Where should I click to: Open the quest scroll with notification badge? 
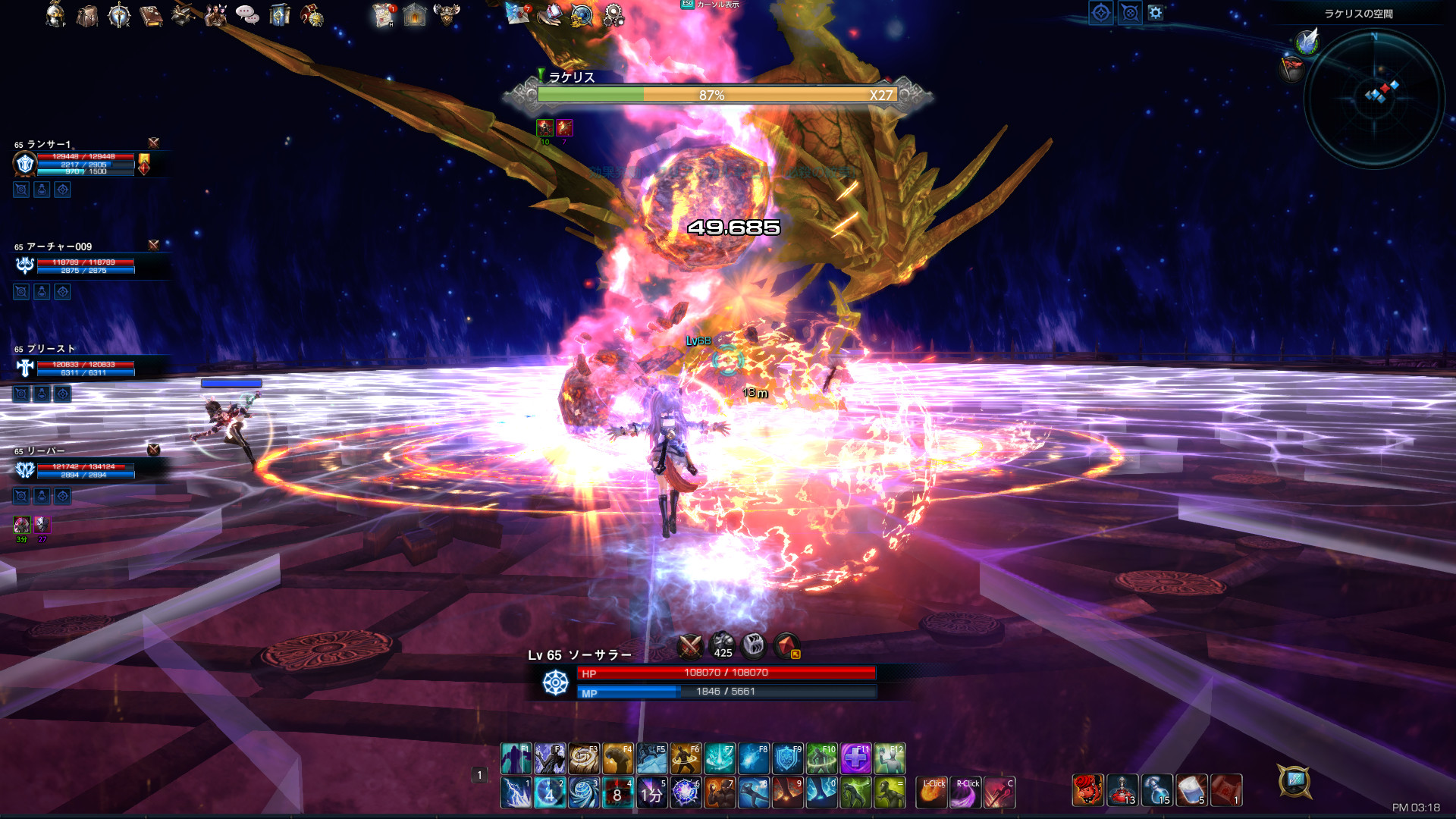(384, 15)
